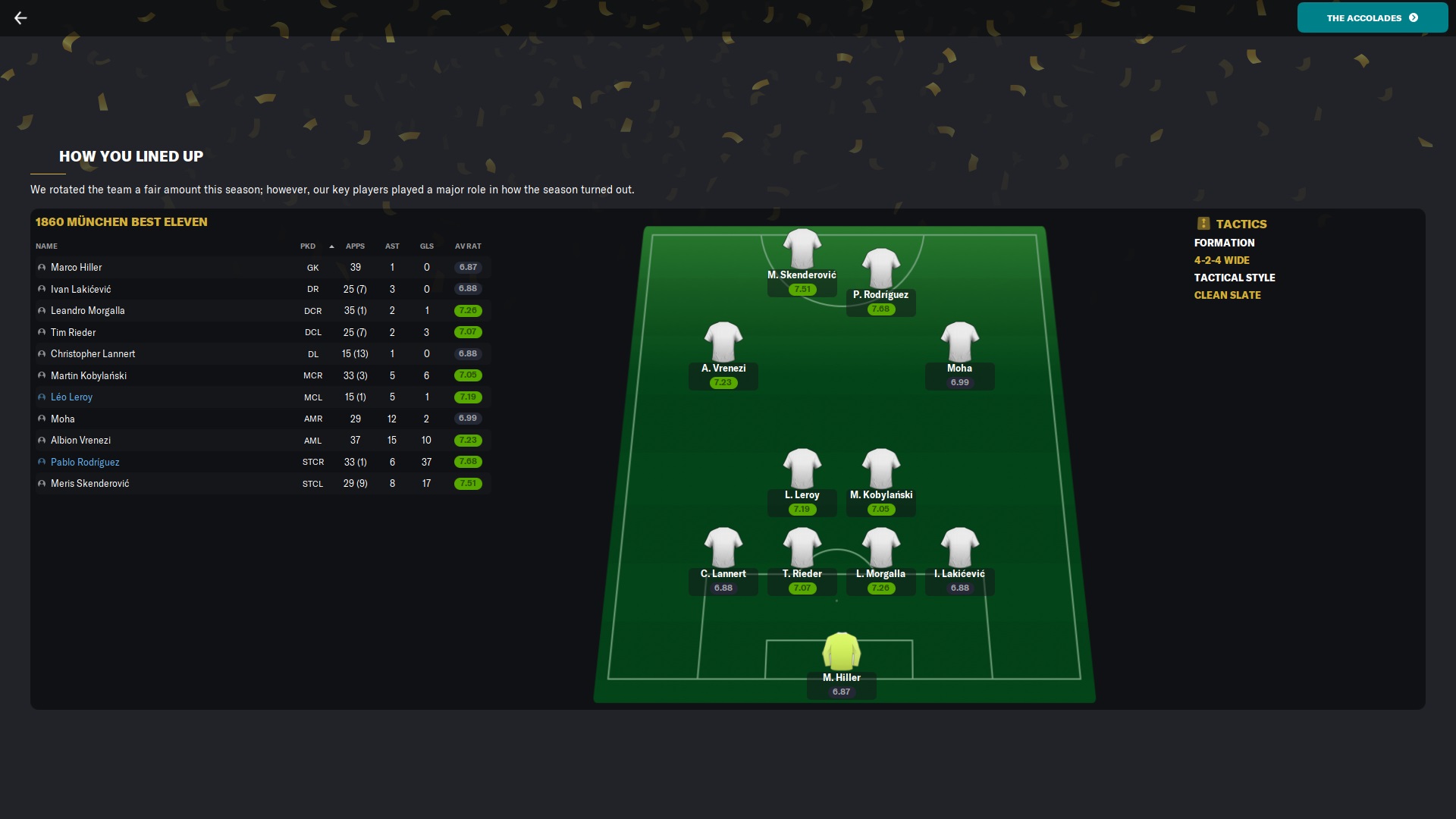Select M. Hiller's goalkeeper shirt on pitch
Screen dimensions: 1456x819
click(841, 651)
